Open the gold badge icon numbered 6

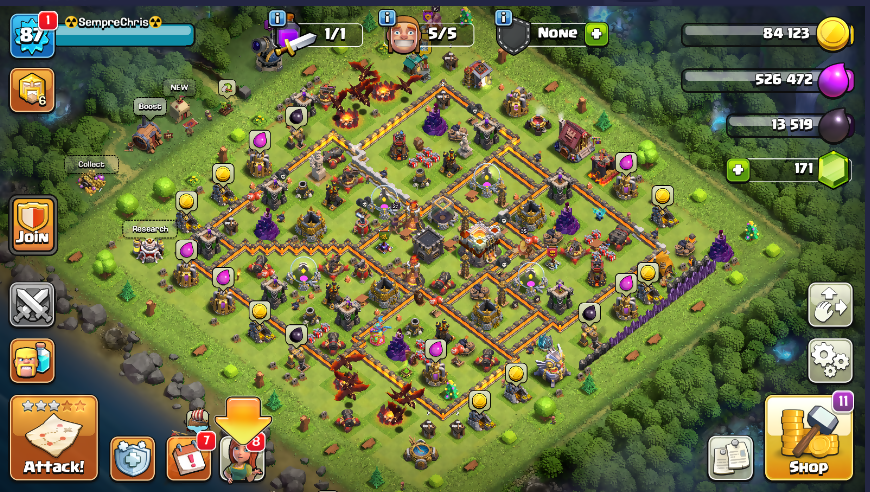coord(32,90)
